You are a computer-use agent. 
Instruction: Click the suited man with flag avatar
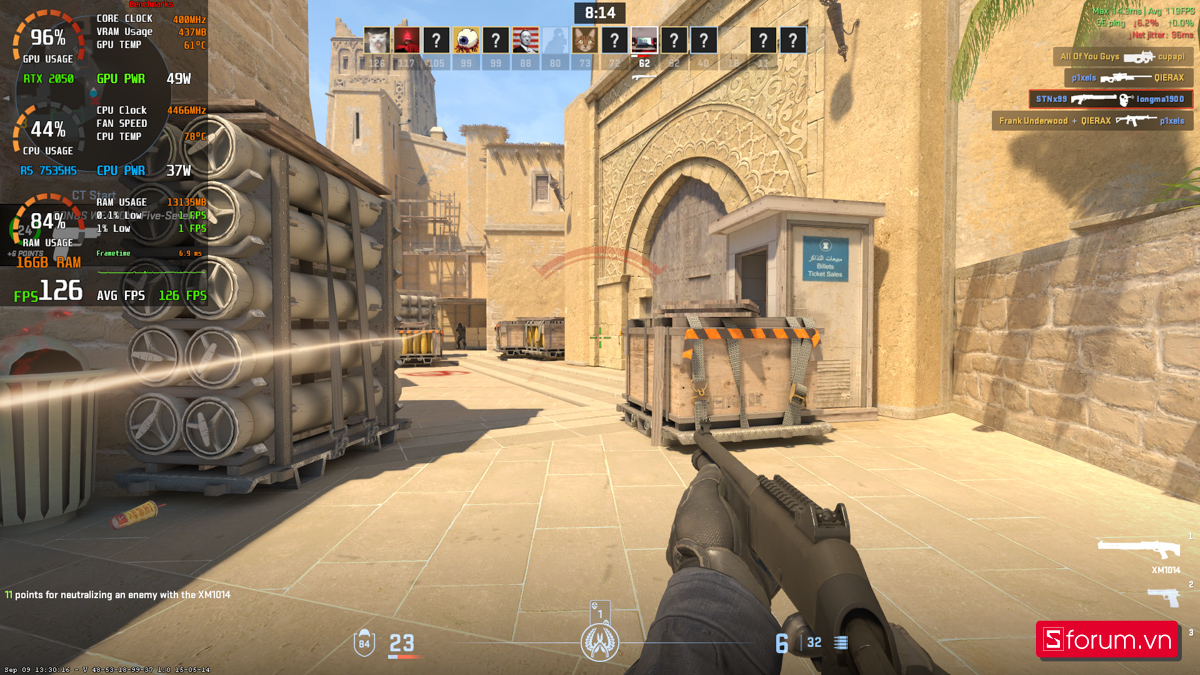(525, 40)
